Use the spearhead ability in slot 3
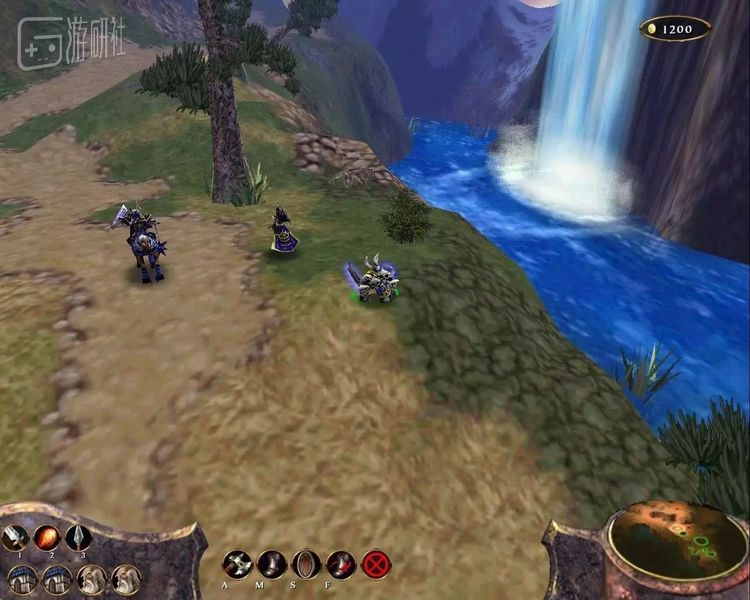 (78, 538)
